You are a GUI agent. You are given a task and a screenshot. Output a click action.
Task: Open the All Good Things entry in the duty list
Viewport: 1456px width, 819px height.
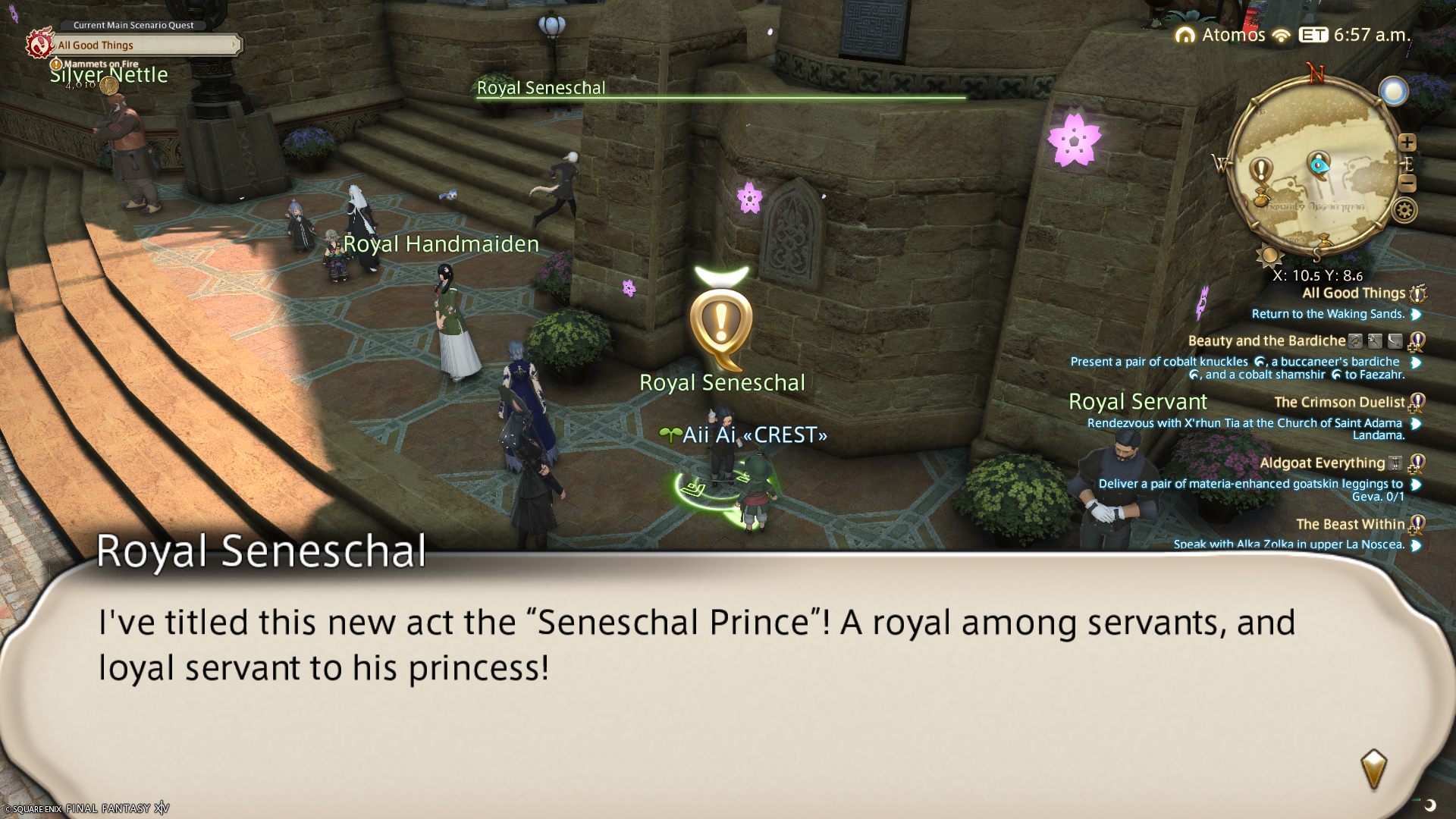pos(1353,293)
